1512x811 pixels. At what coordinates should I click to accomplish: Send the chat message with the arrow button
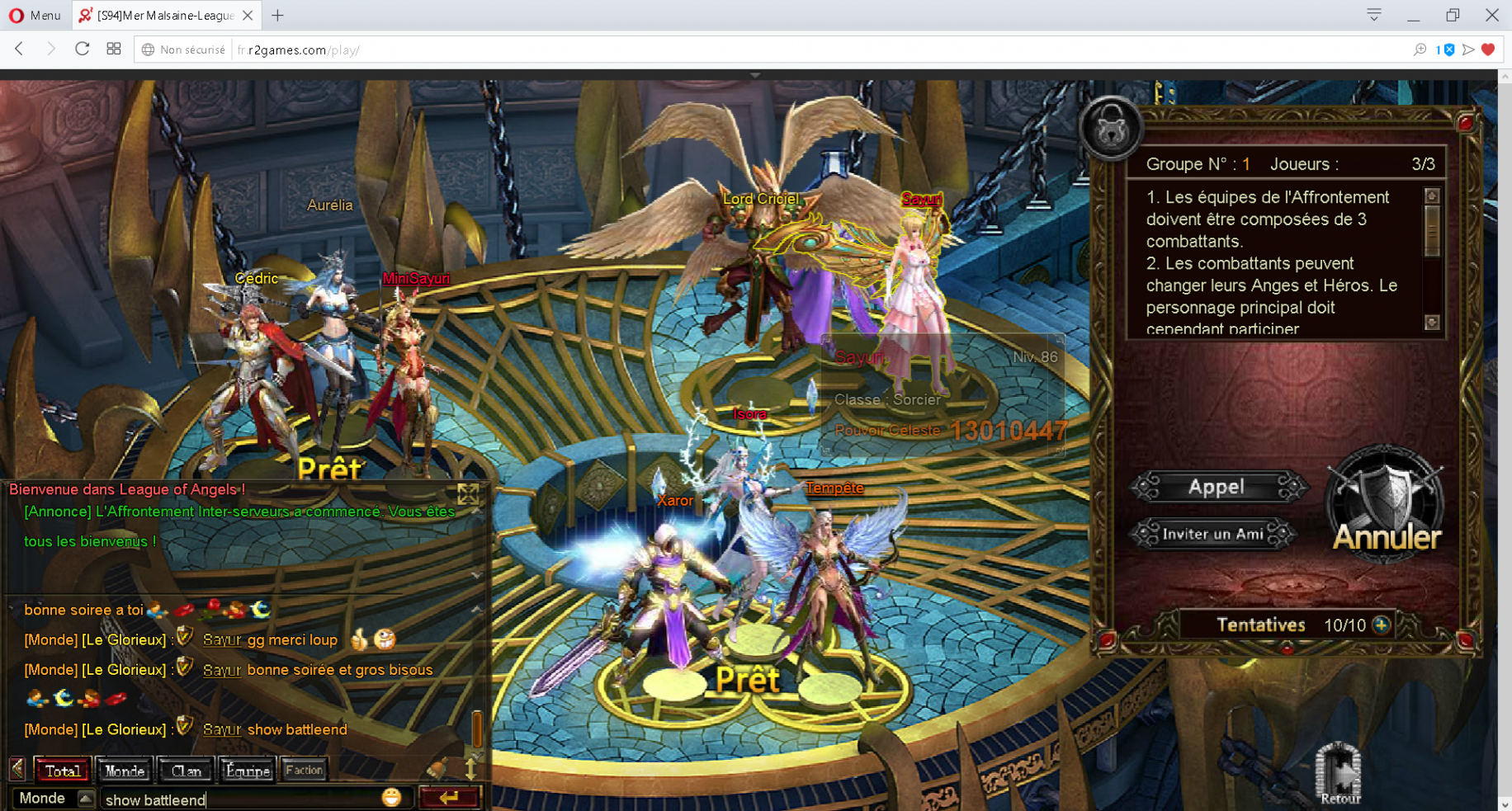[449, 797]
